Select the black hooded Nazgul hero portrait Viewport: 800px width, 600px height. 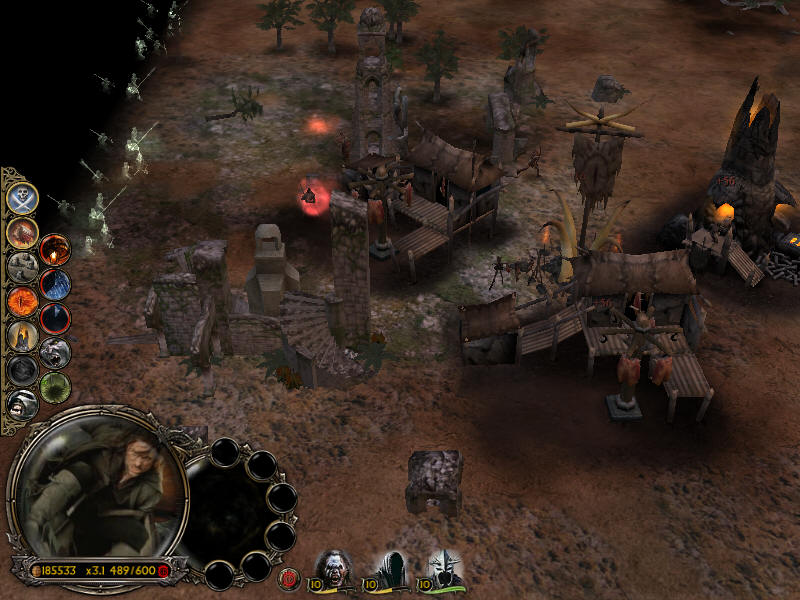pos(389,568)
